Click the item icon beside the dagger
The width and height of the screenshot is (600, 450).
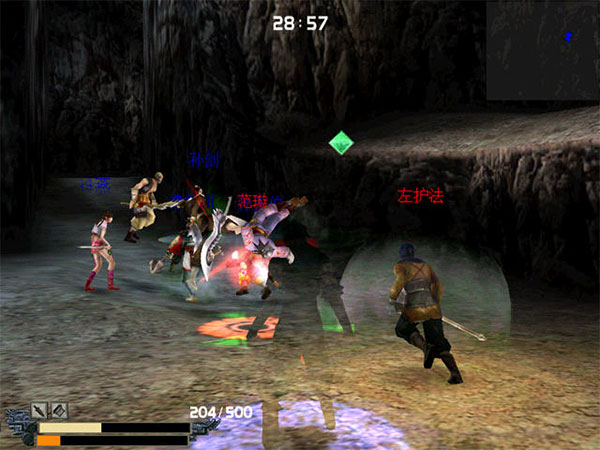click(x=59, y=410)
